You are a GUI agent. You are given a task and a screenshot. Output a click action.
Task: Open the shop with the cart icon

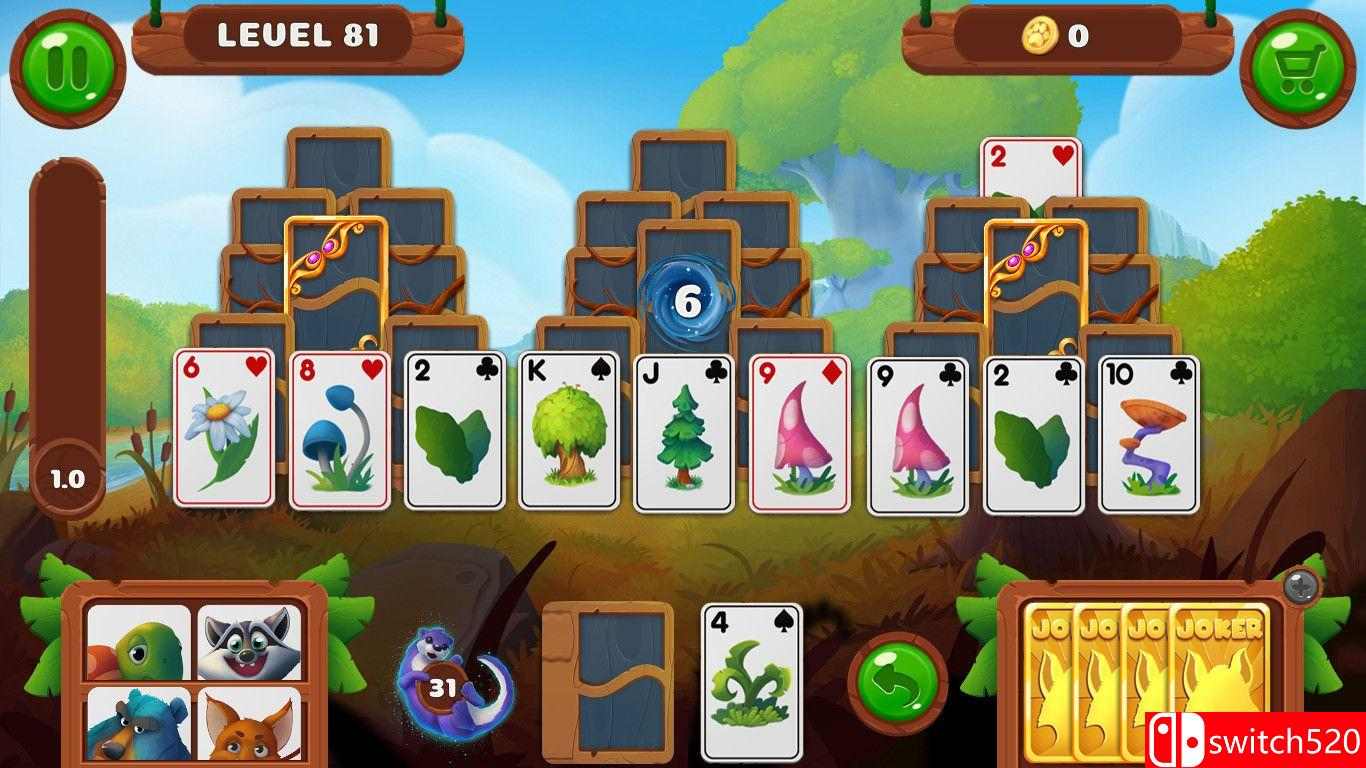click(x=1297, y=68)
